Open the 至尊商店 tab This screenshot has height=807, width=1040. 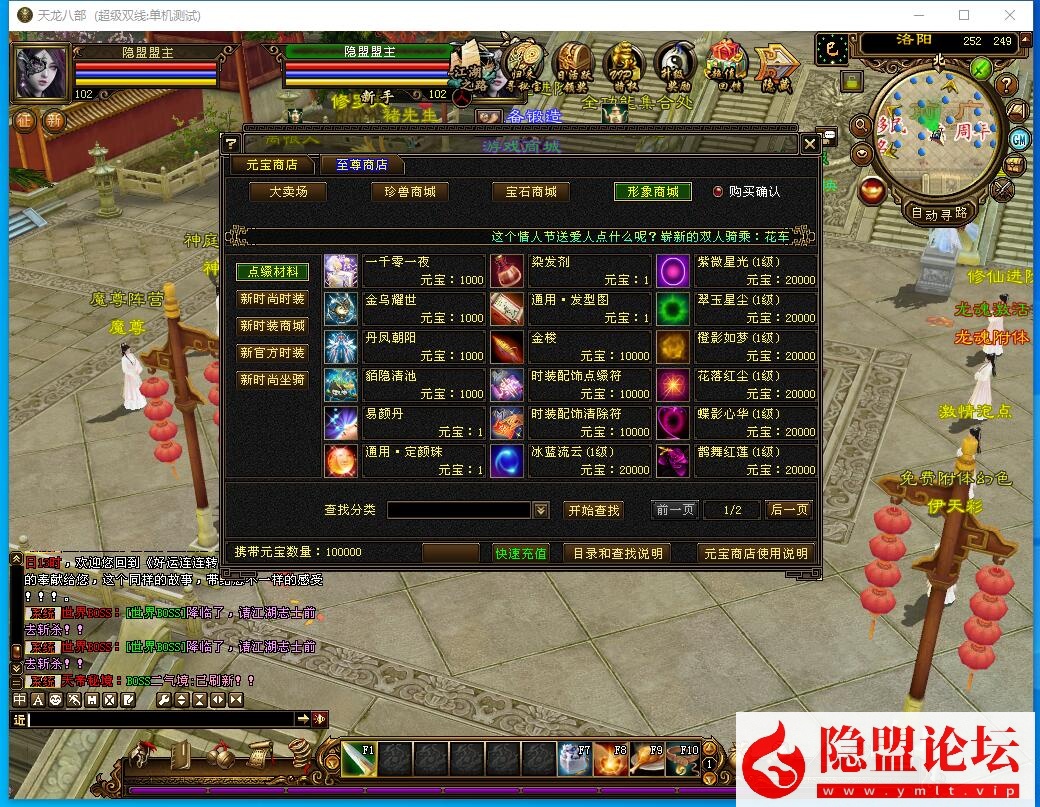[x=361, y=165]
